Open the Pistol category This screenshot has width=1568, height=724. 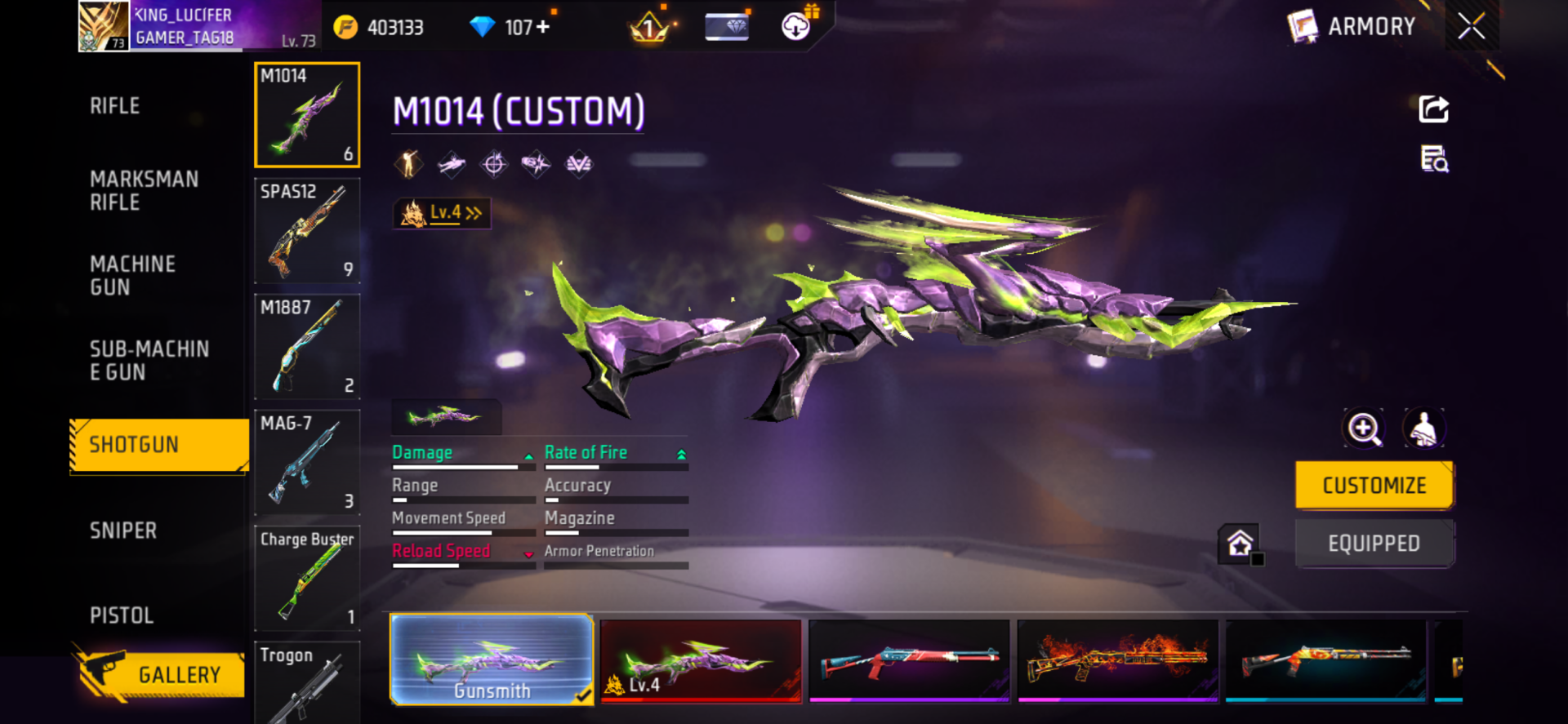pos(122,615)
